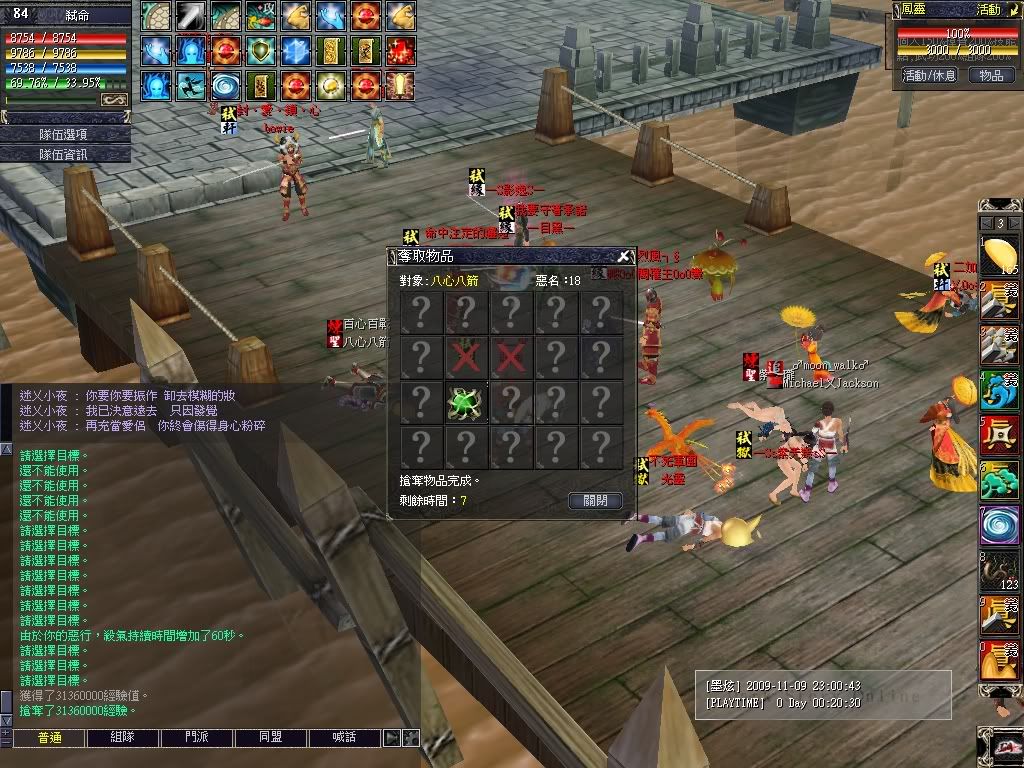Image resolution: width=1024 pixels, height=768 pixels.
Task: Select the white sword slash skill icon
Action: (x=191, y=15)
